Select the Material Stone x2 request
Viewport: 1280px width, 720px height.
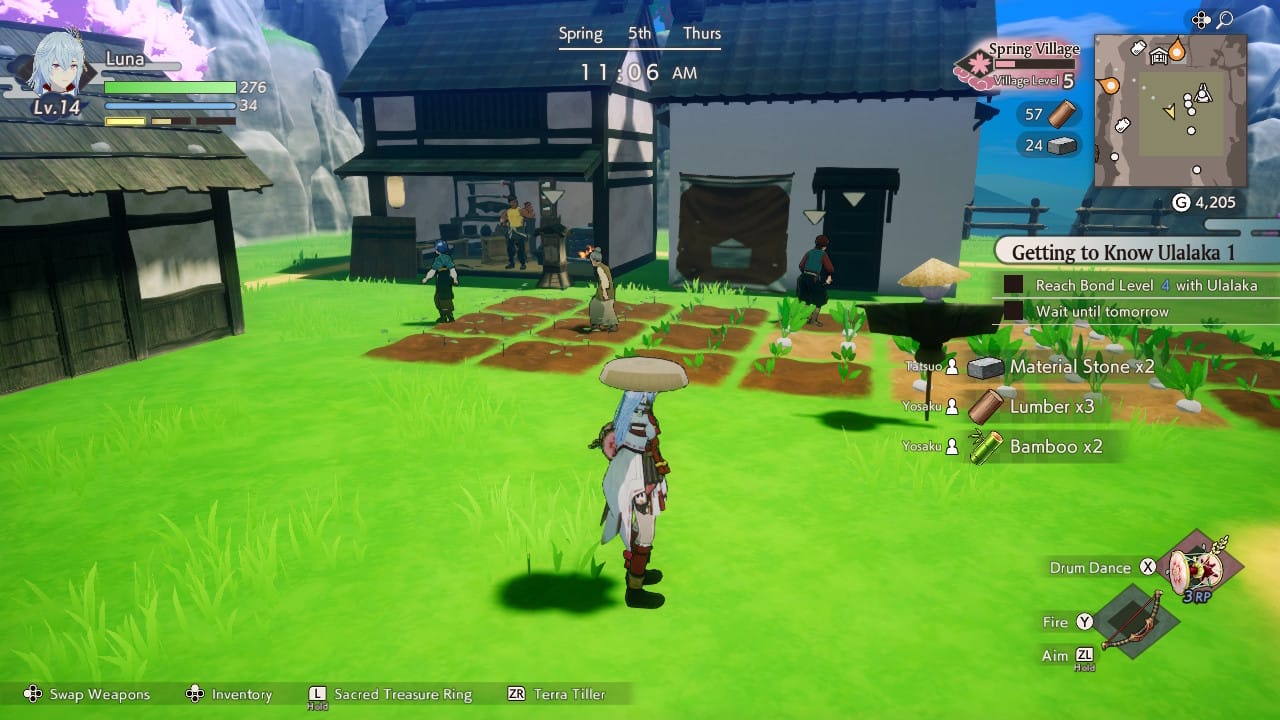click(x=1081, y=367)
